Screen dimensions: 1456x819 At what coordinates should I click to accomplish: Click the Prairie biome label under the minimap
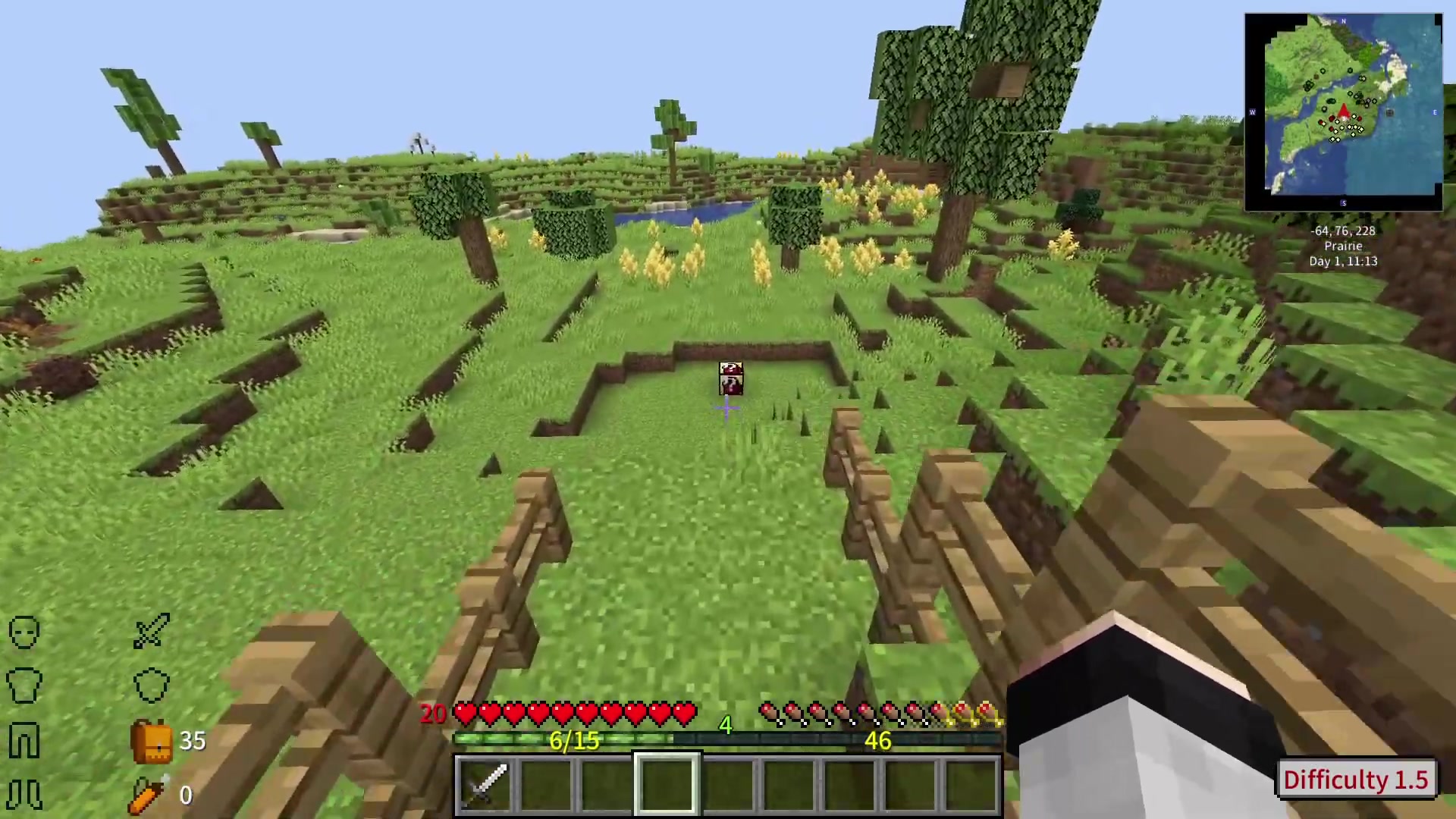tap(1343, 246)
